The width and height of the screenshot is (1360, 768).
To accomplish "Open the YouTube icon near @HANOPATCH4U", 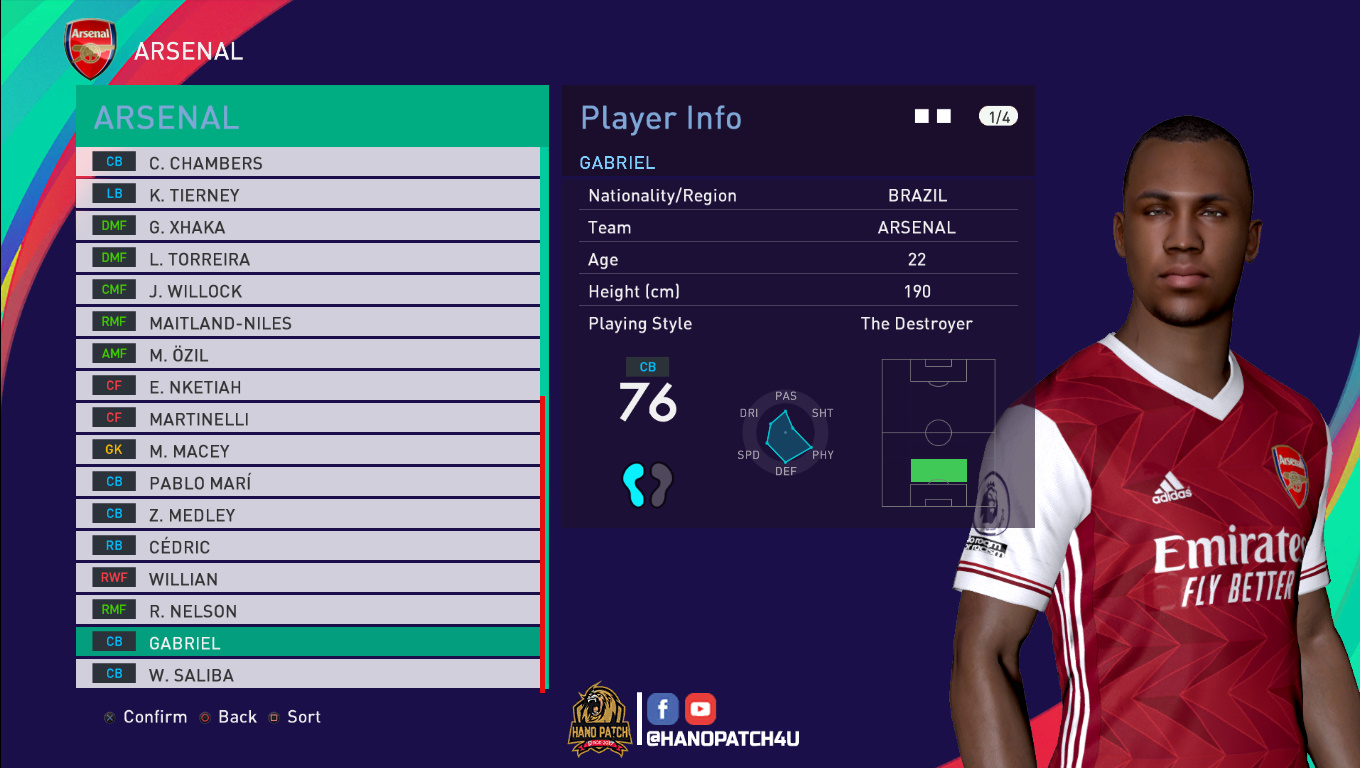I will (700, 708).
